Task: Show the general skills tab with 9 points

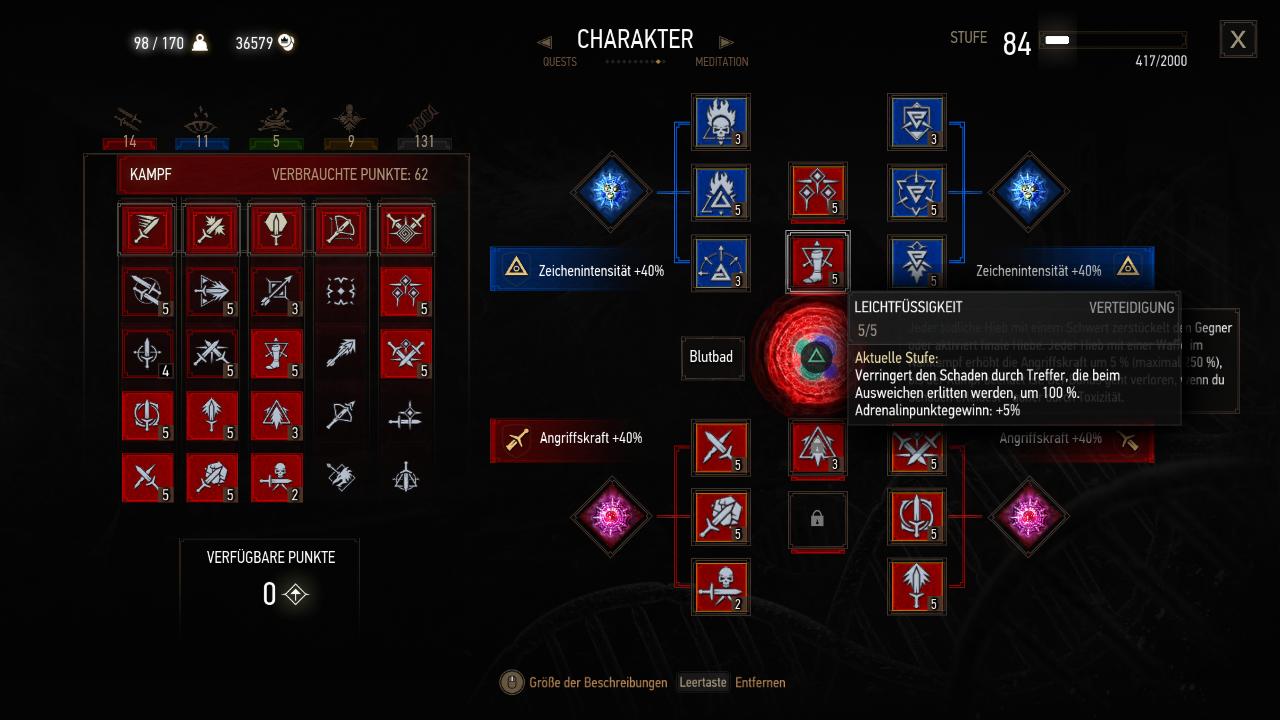Action: point(350,126)
